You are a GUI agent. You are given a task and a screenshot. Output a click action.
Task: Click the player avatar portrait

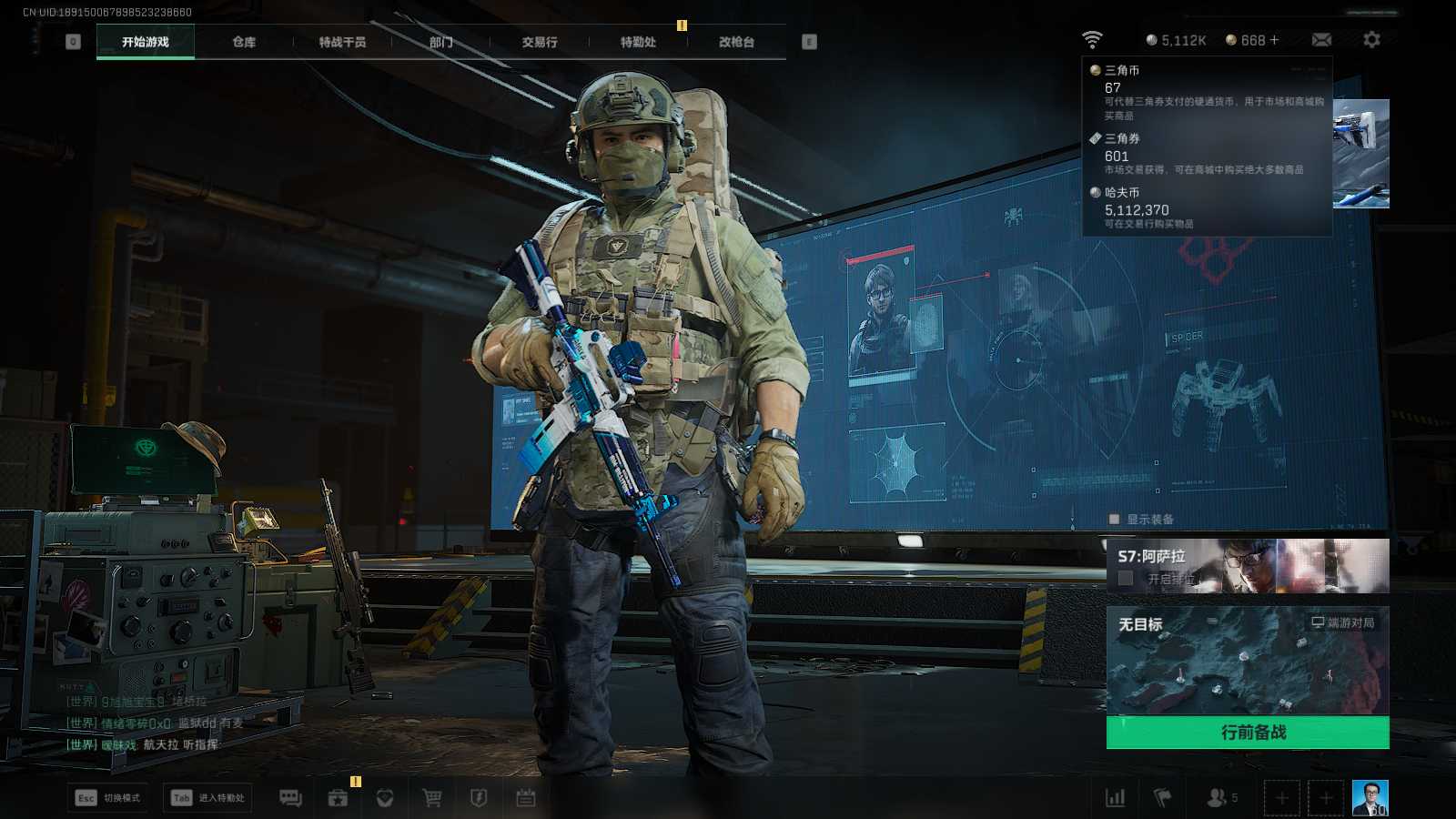pos(1370,798)
